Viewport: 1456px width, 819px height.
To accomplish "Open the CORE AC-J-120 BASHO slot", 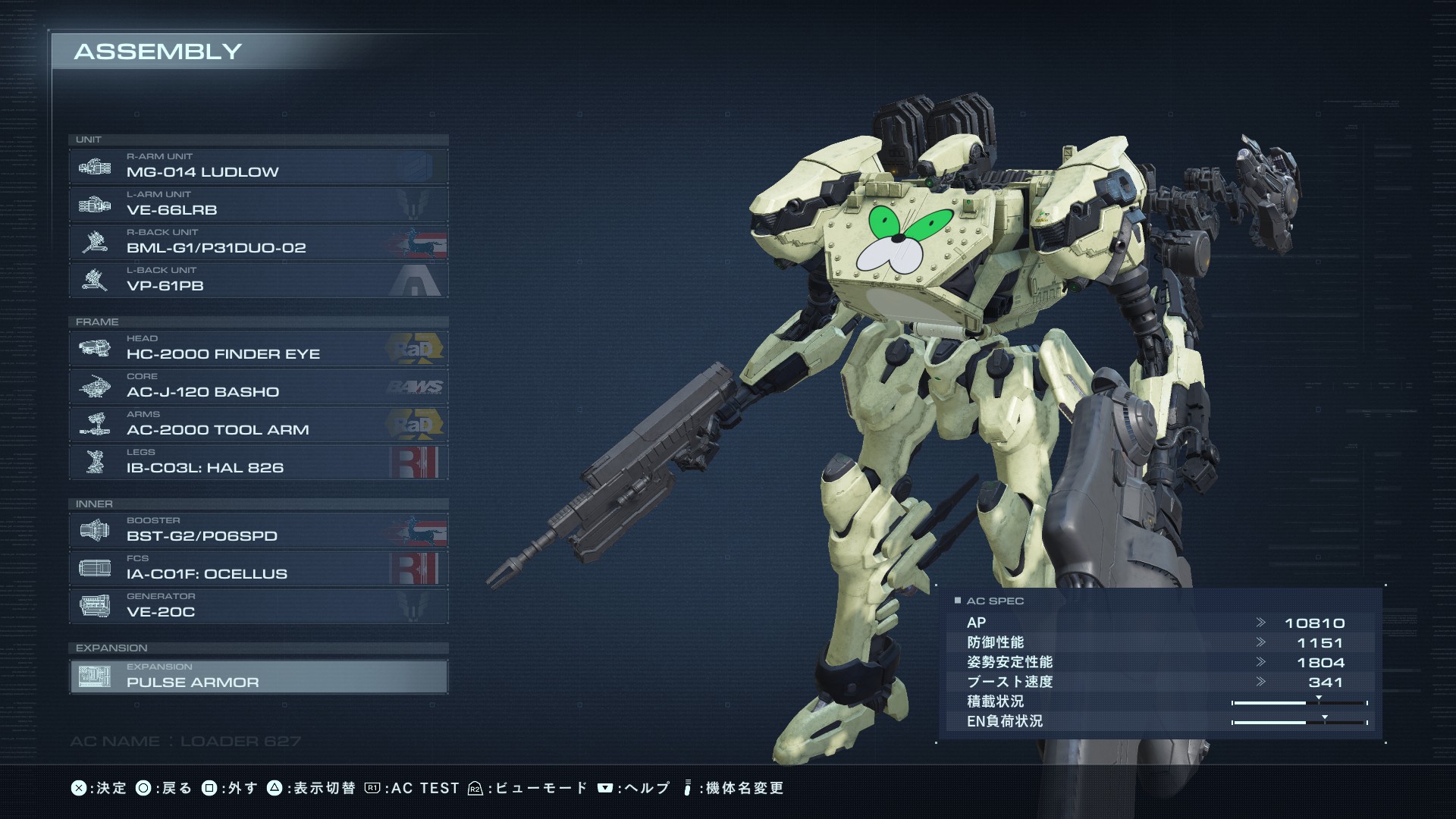I will coord(258,387).
